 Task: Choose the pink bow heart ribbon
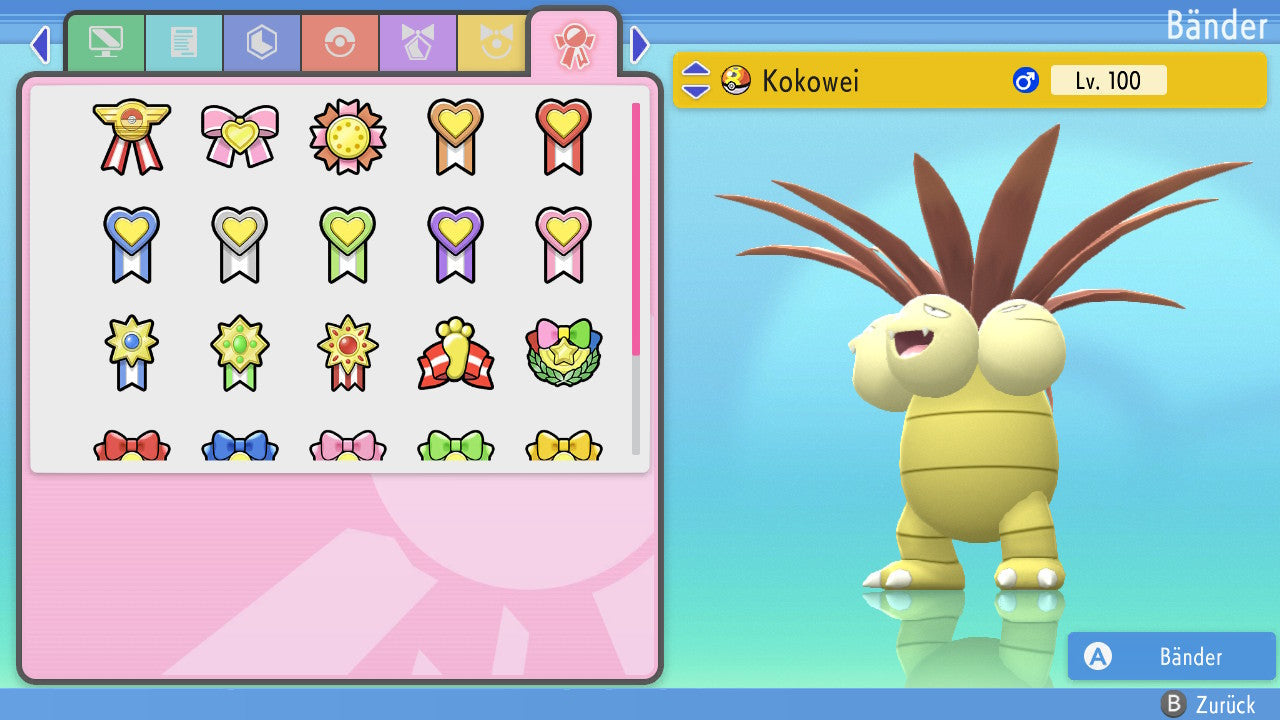click(240, 135)
